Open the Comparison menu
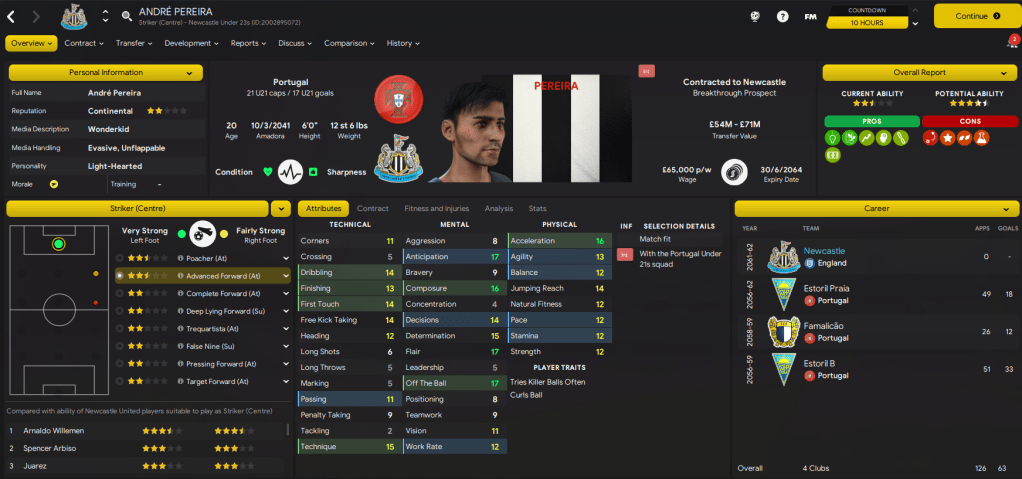Viewport: 1022px width, 479px height. click(349, 43)
